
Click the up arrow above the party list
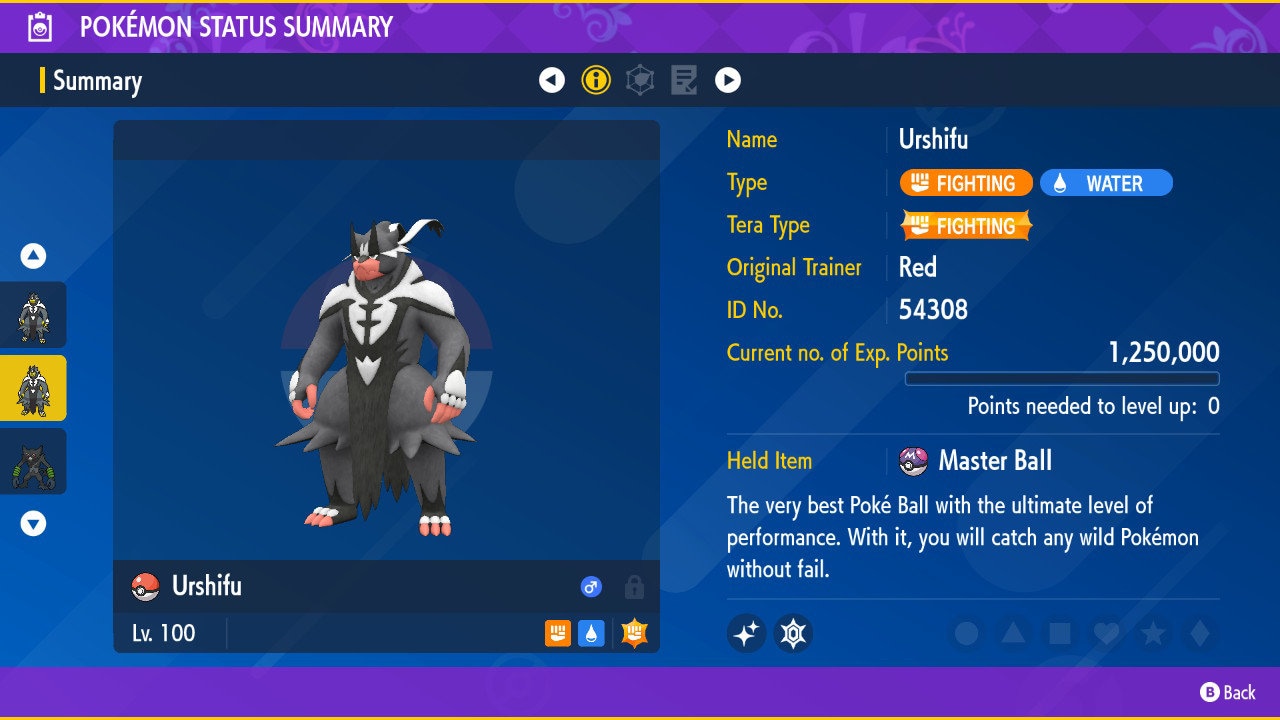33,256
